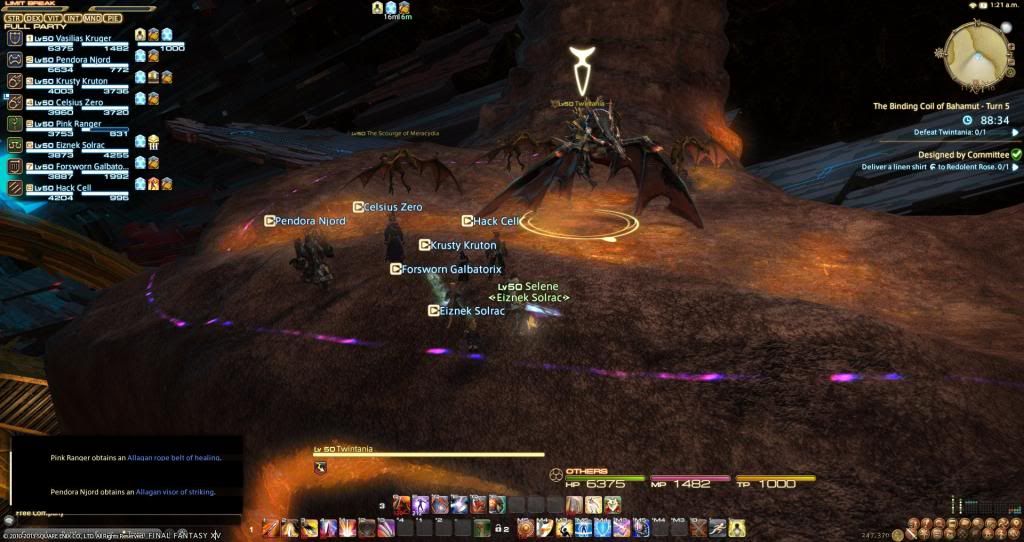Expand the Defeat Twintania objective arrow
The image size is (1024, 542).
pyautogui.click(x=1015, y=132)
